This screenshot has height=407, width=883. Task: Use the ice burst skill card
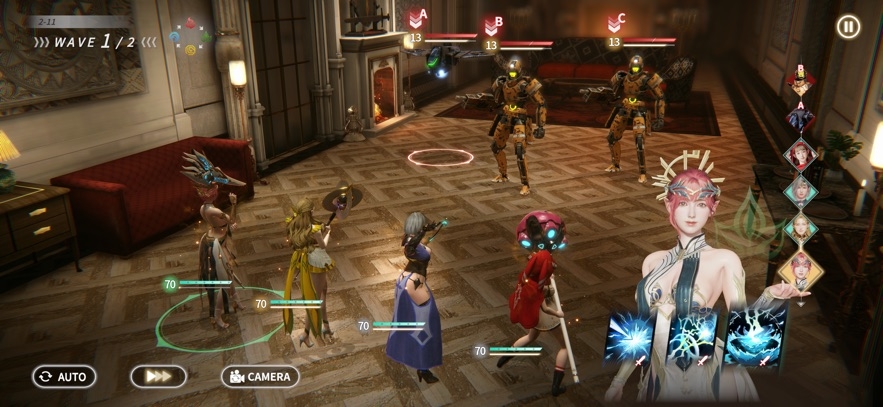[x=630, y=336]
